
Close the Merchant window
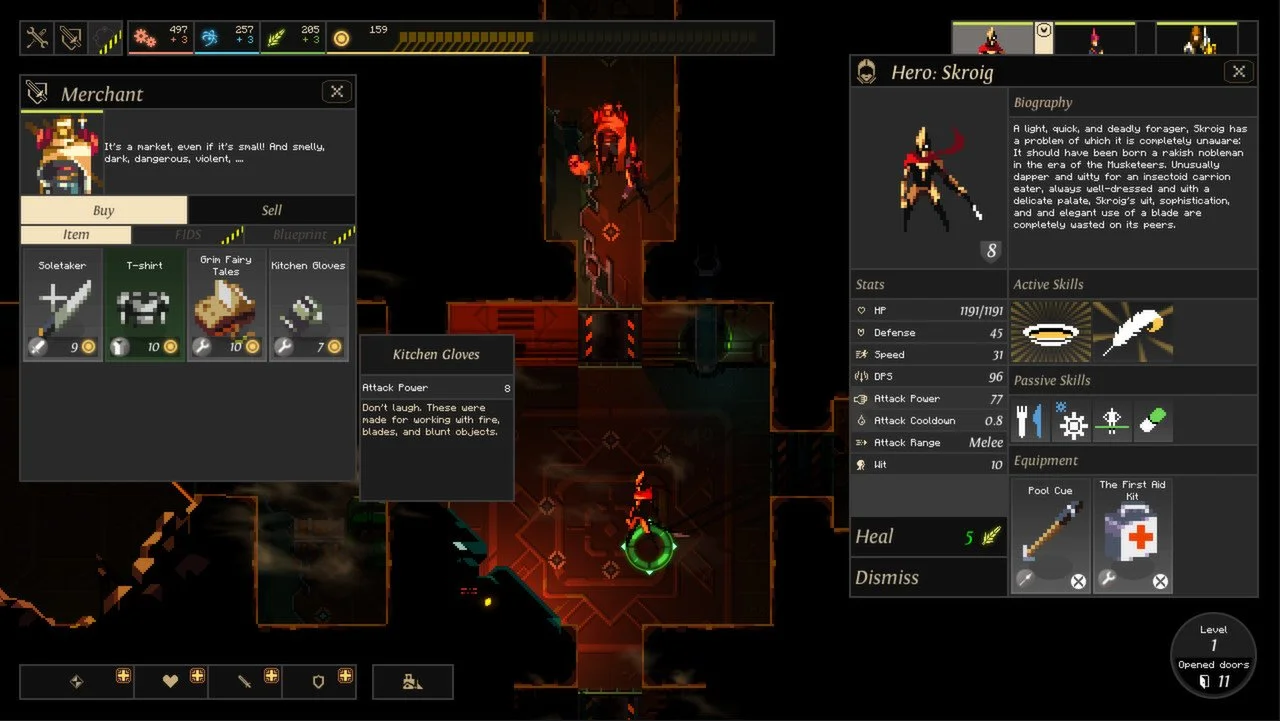point(337,92)
